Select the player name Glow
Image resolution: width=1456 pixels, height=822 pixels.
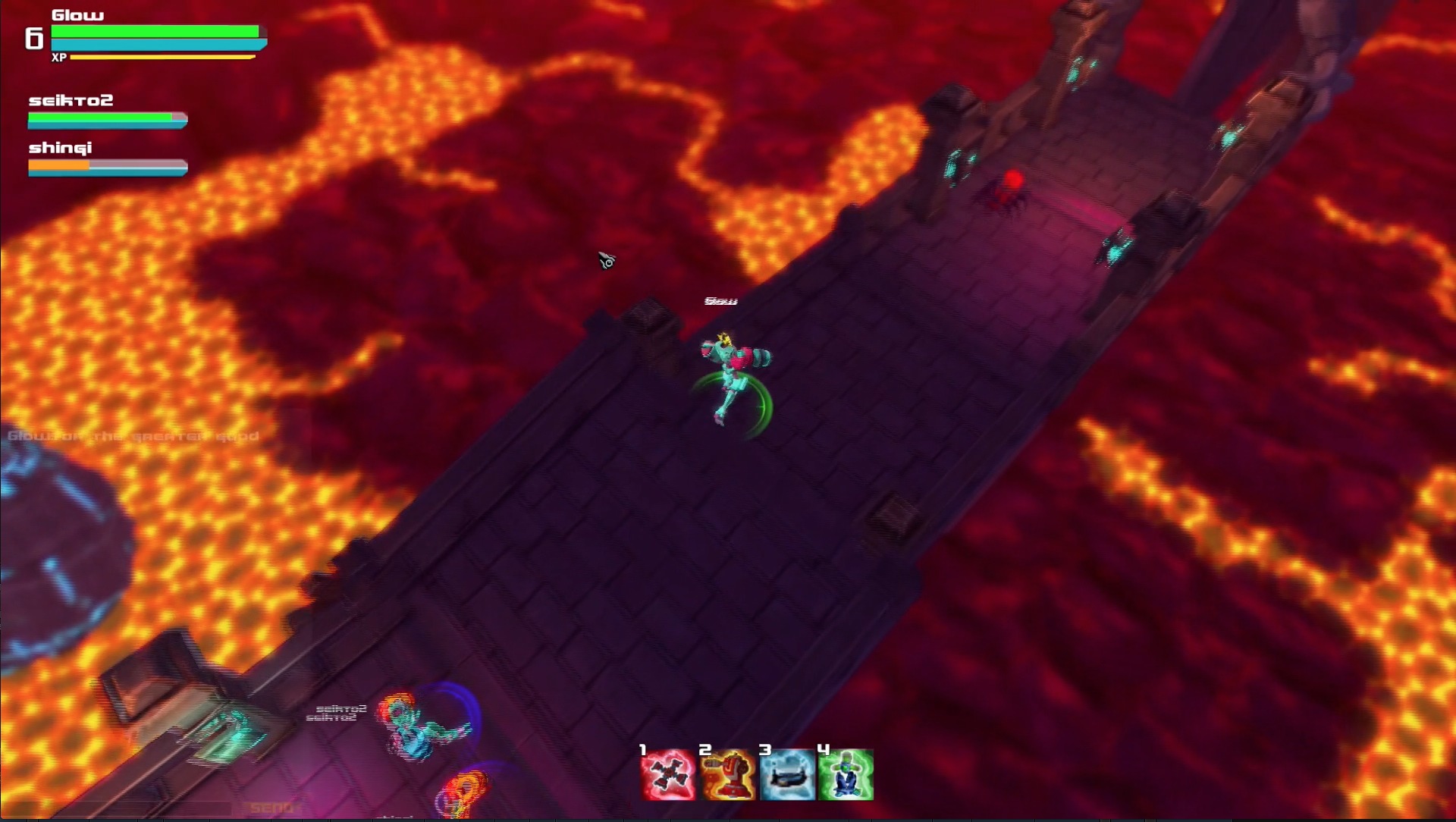(x=79, y=13)
